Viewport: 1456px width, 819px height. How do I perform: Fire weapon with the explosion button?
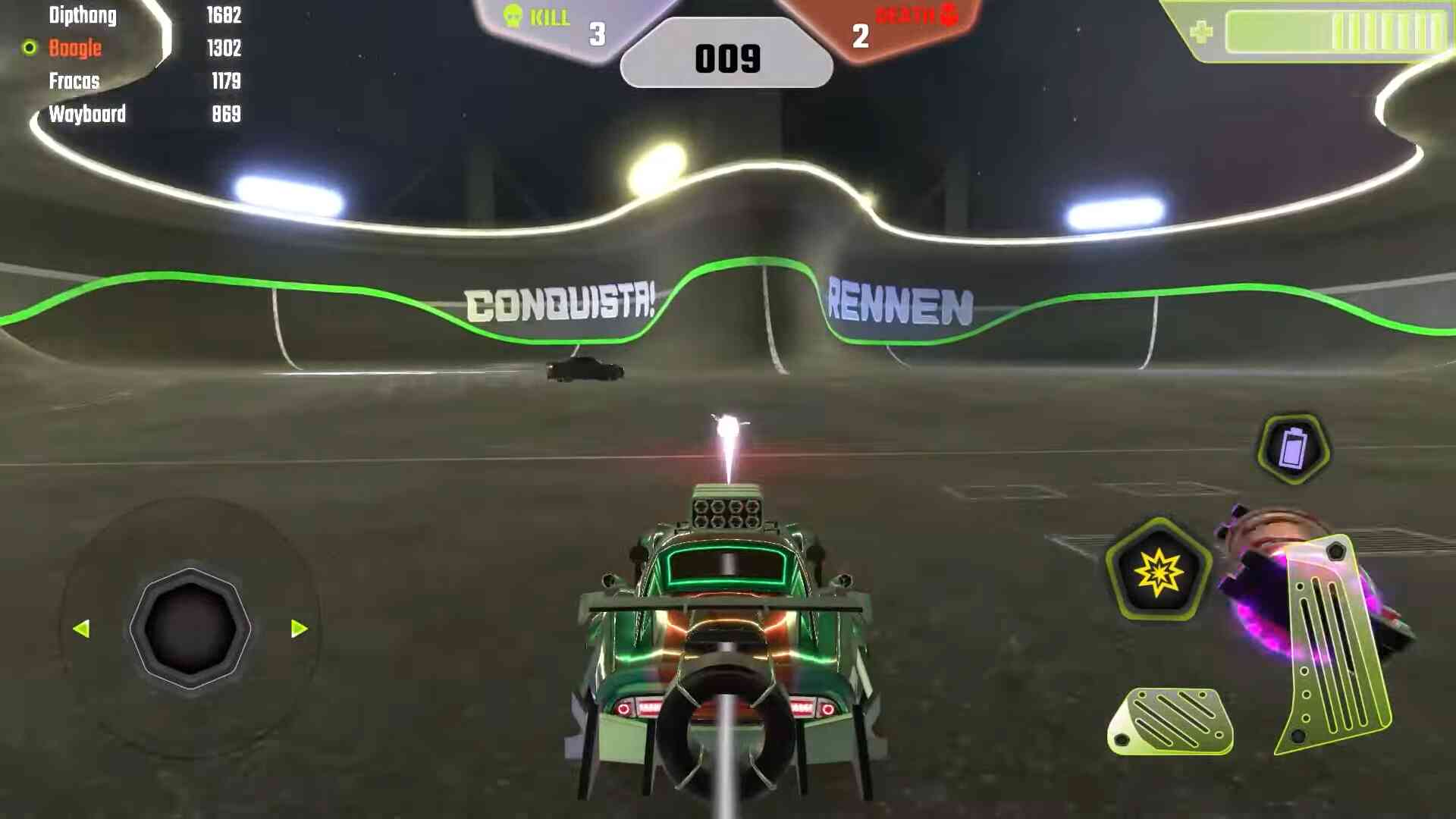click(1158, 571)
